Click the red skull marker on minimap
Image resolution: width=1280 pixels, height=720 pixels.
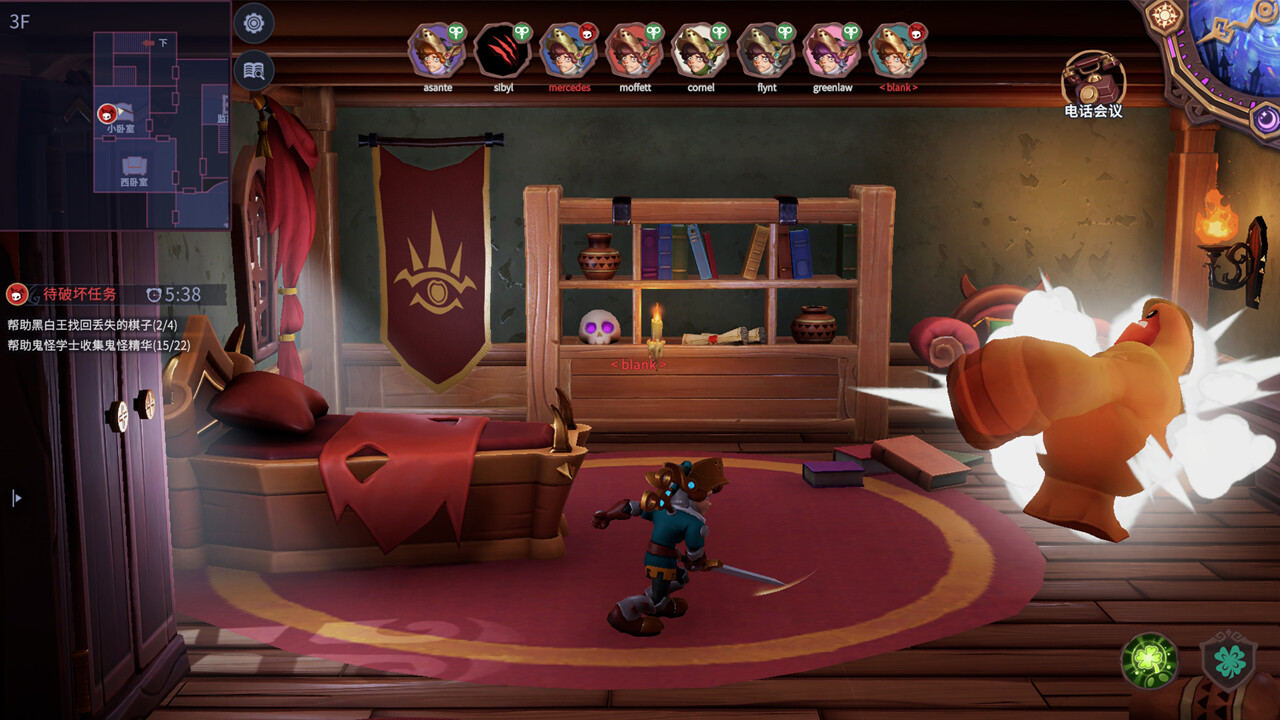pos(107,114)
